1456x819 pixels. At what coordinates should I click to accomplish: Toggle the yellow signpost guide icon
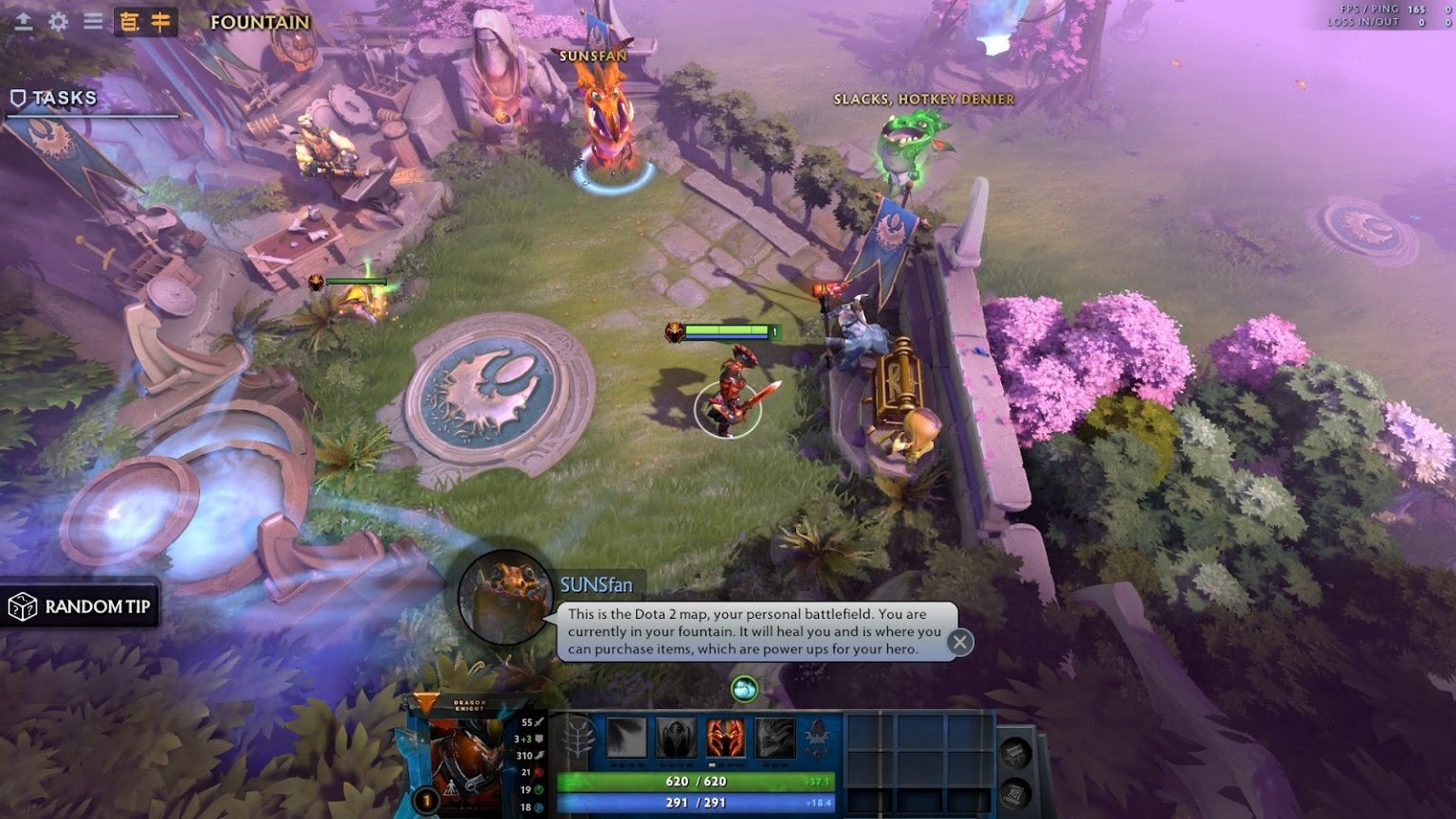pos(160,20)
